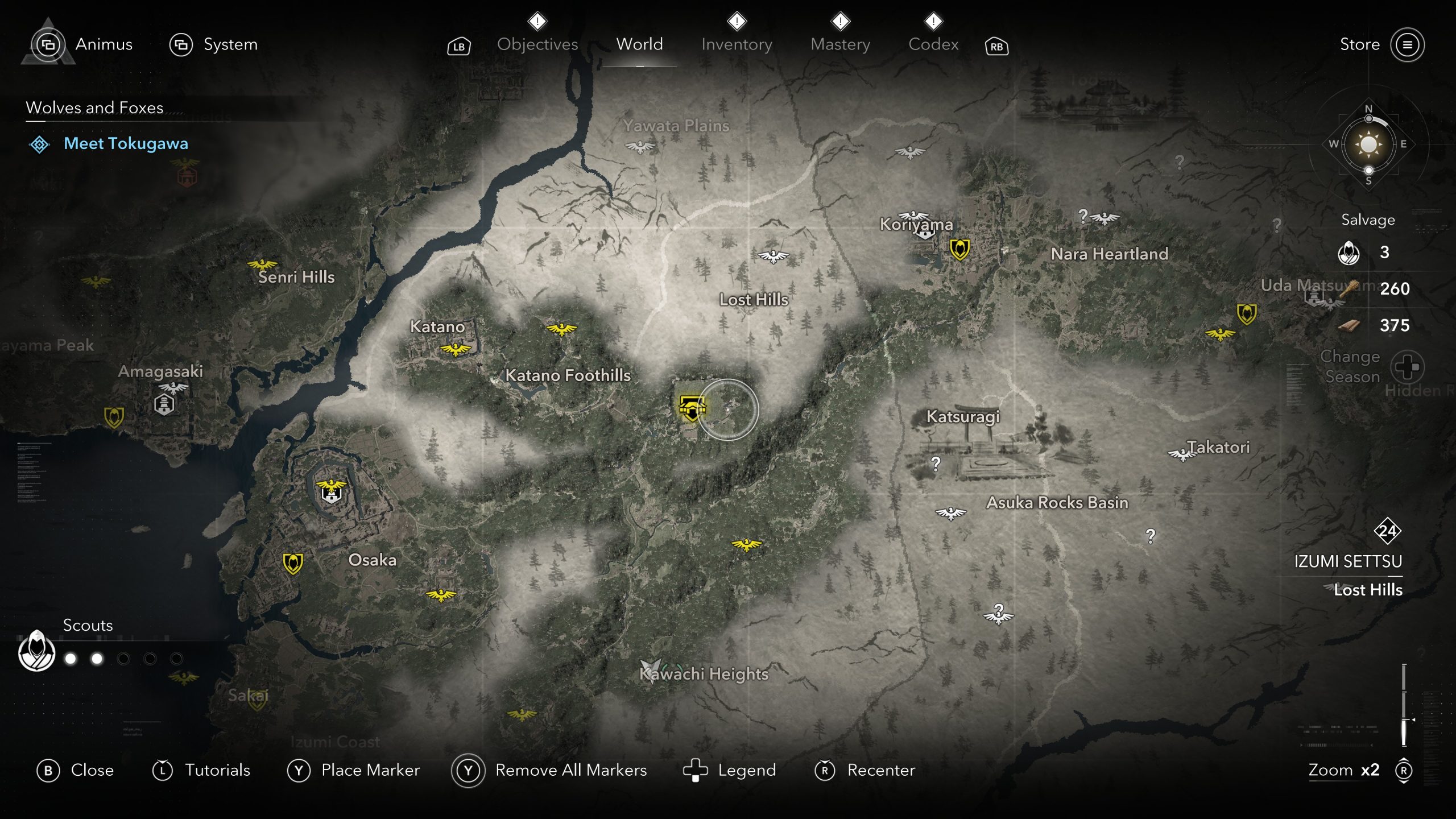Open the Inventory tab
1456x819 pixels.
click(737, 44)
